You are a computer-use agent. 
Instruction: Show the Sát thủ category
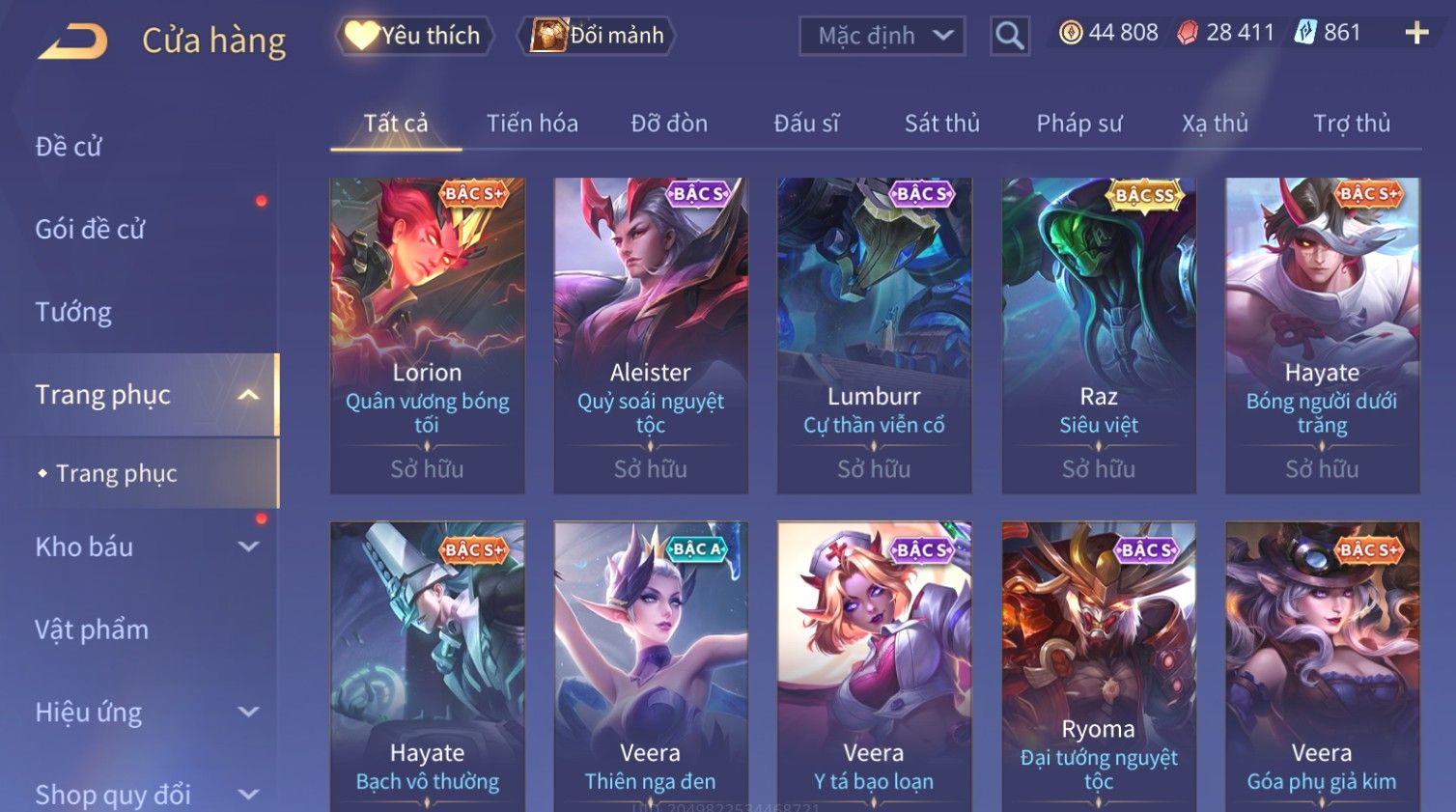pos(941,124)
